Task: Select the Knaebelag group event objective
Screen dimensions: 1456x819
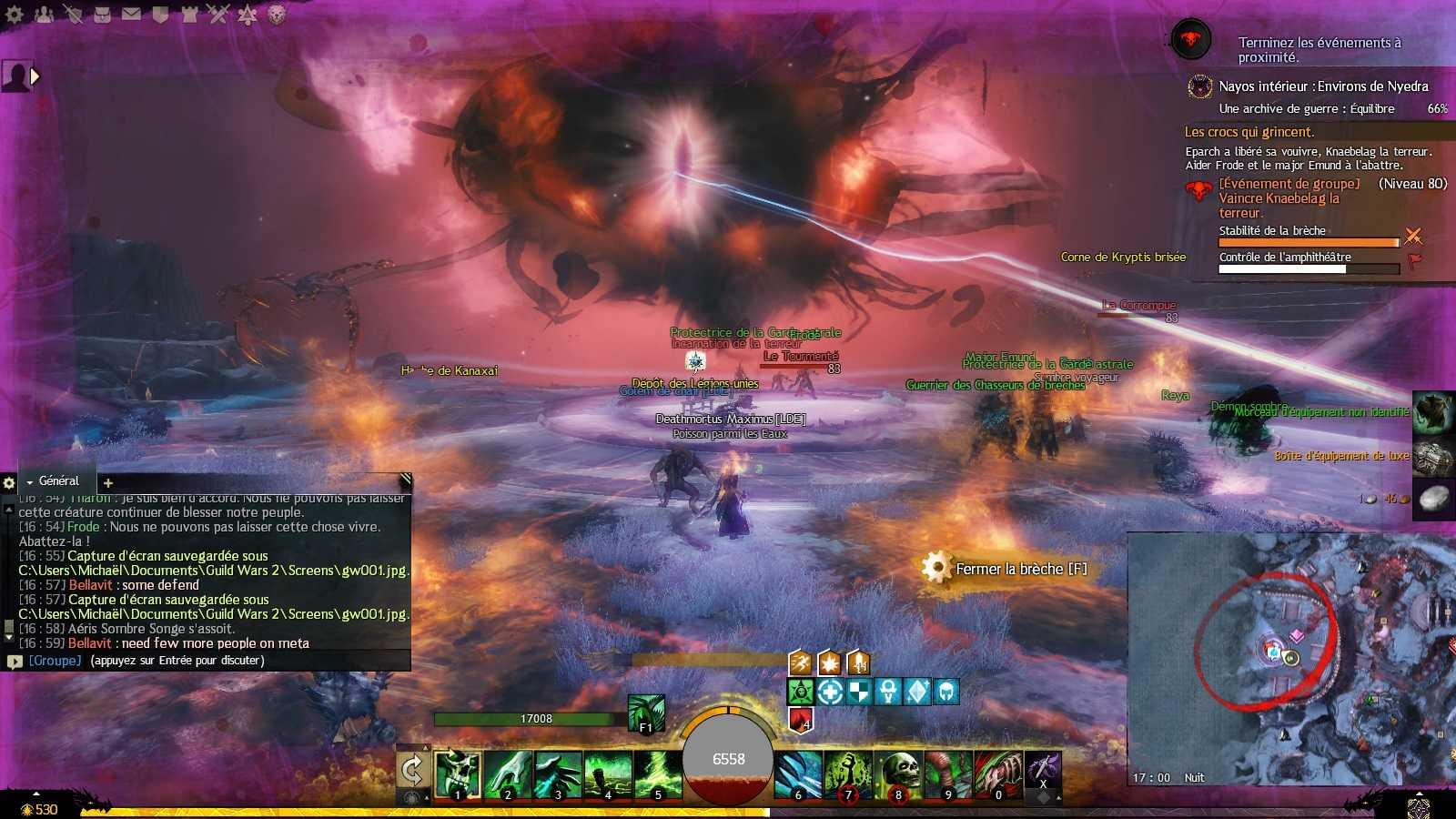Action: (1288, 197)
